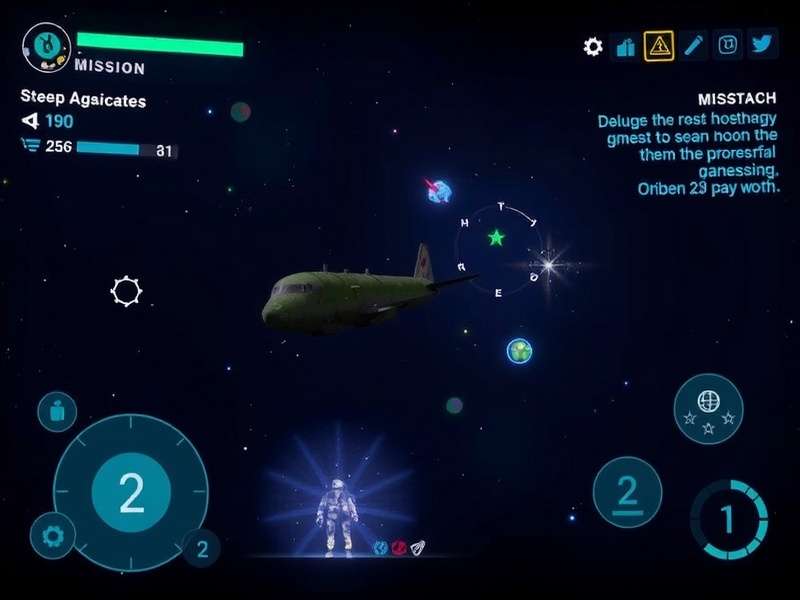Screen dimensions: 800x600
Task: Open the blue bar chart stats icon
Action: [x=626, y=46]
